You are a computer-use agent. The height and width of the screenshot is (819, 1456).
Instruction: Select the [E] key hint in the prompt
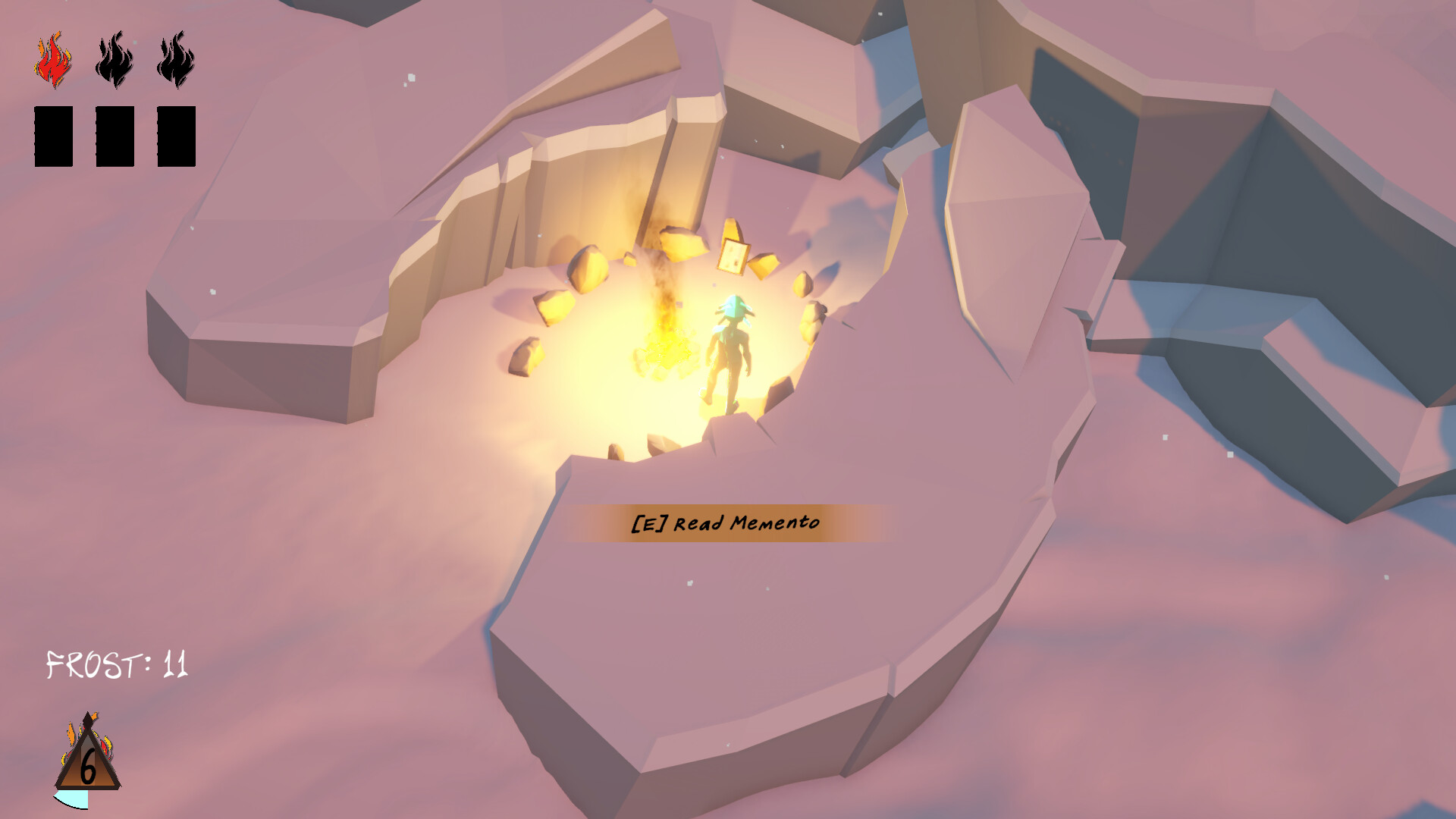click(x=648, y=522)
